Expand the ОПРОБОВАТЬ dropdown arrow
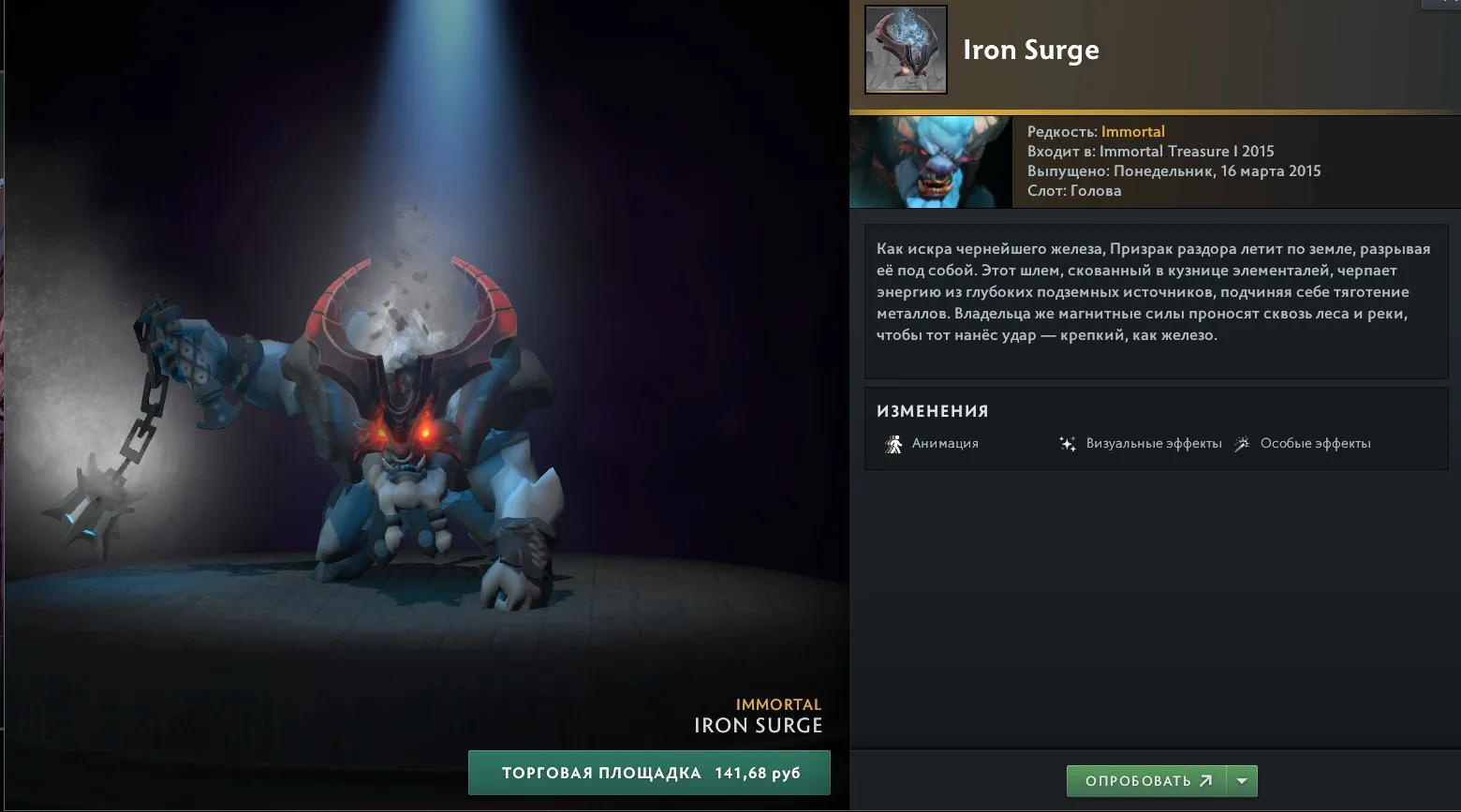 (1241, 779)
